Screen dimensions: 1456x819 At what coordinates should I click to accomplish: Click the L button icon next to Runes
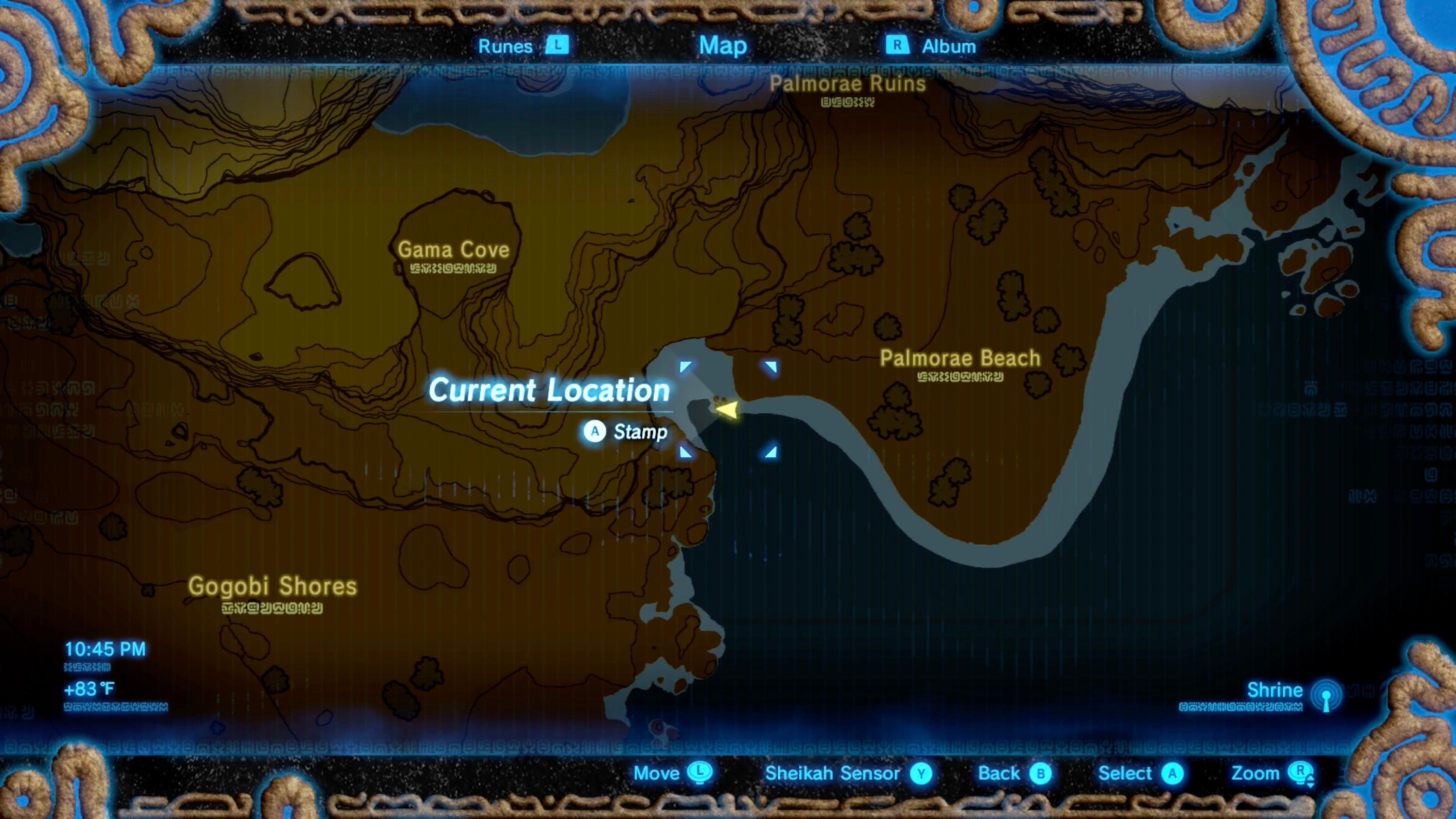click(x=557, y=46)
